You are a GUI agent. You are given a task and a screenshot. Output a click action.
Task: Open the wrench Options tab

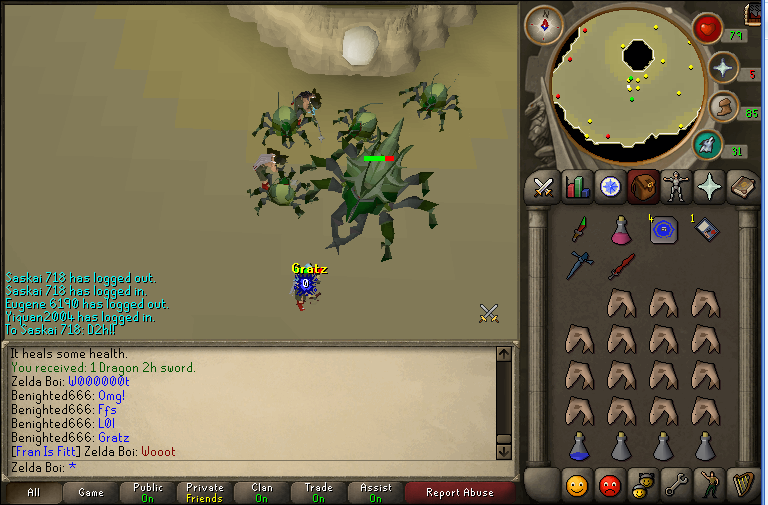coord(676,486)
